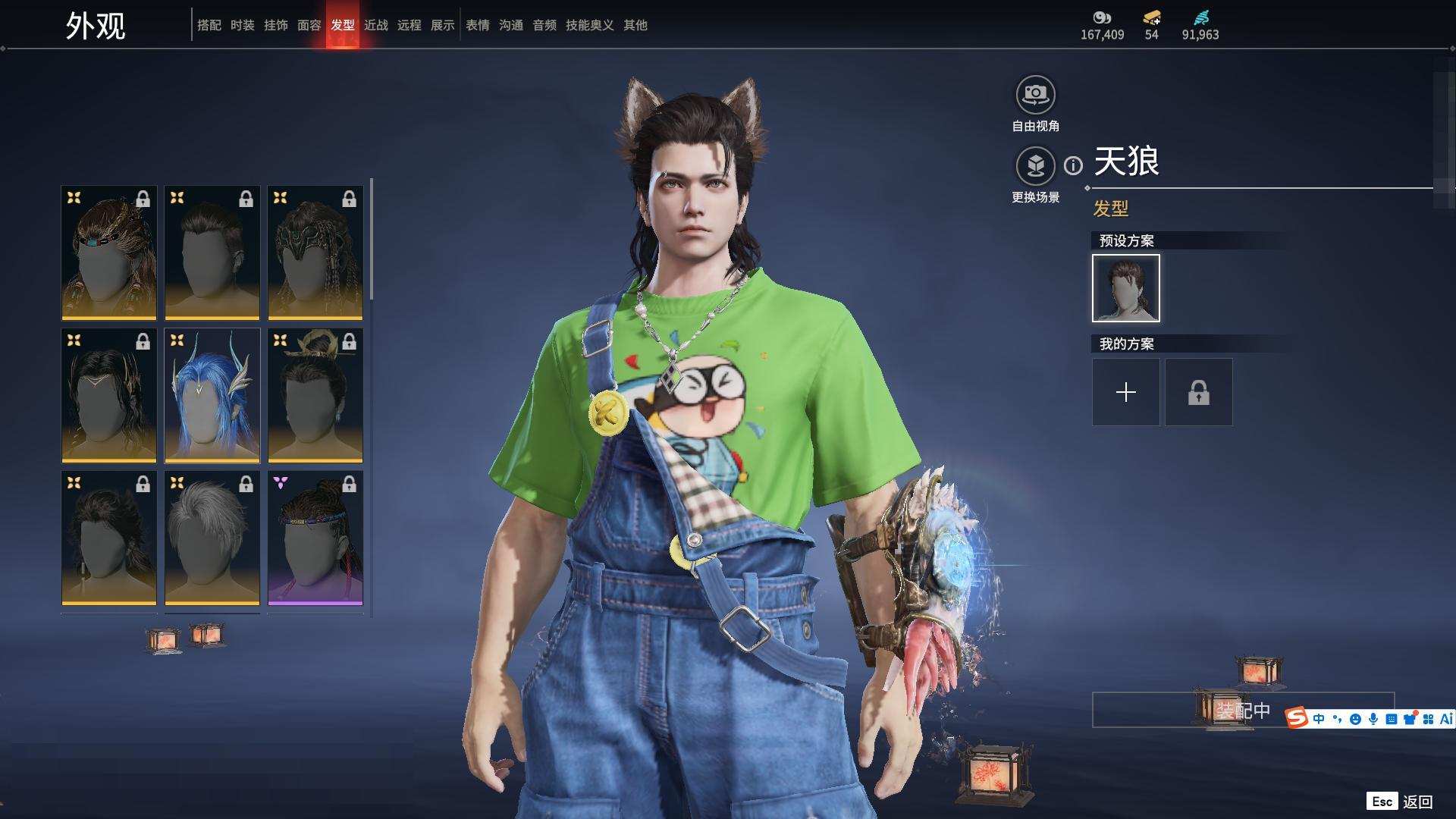Show the 表情 tab

pyautogui.click(x=477, y=25)
